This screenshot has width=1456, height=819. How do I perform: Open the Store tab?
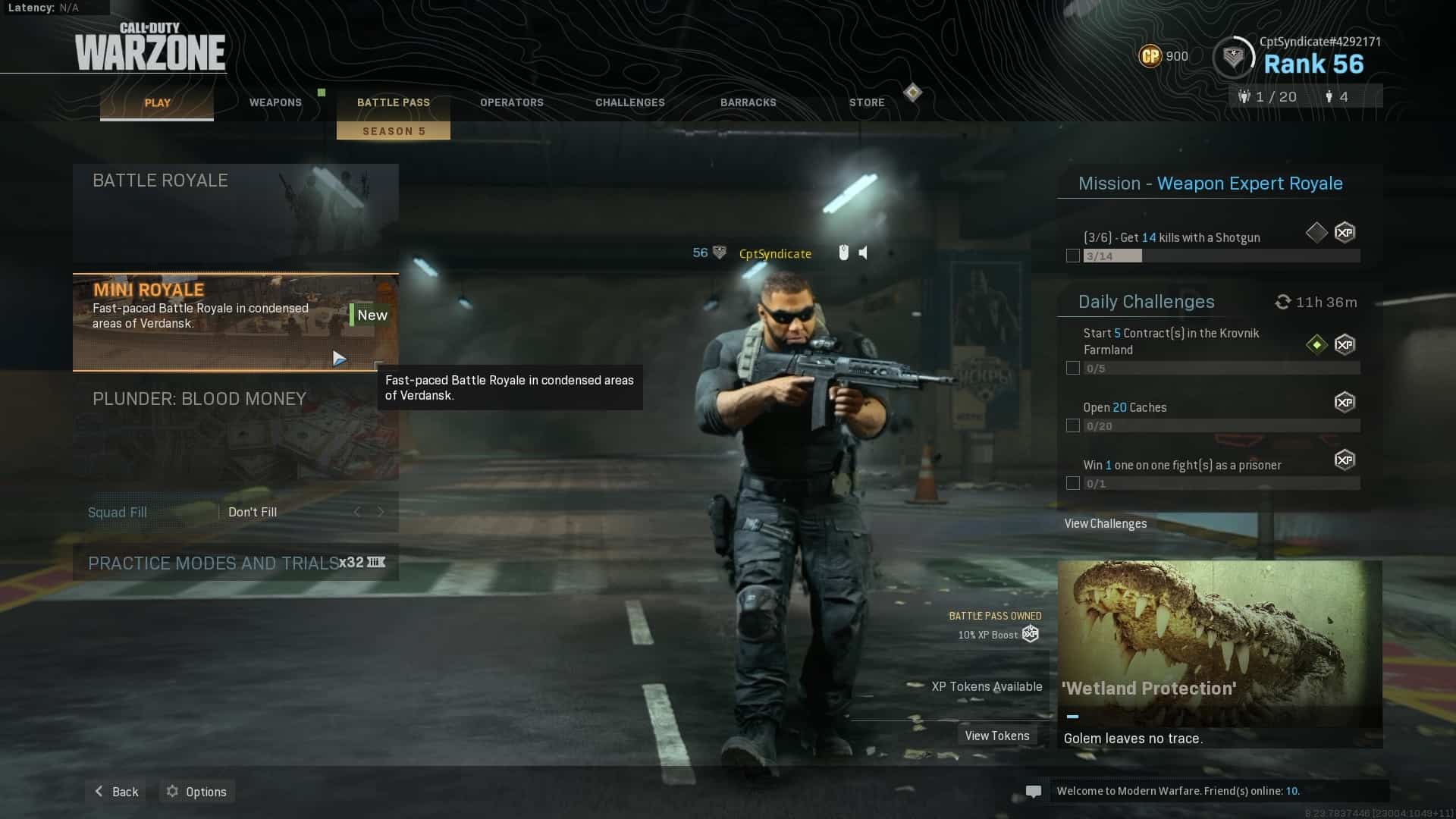click(866, 102)
